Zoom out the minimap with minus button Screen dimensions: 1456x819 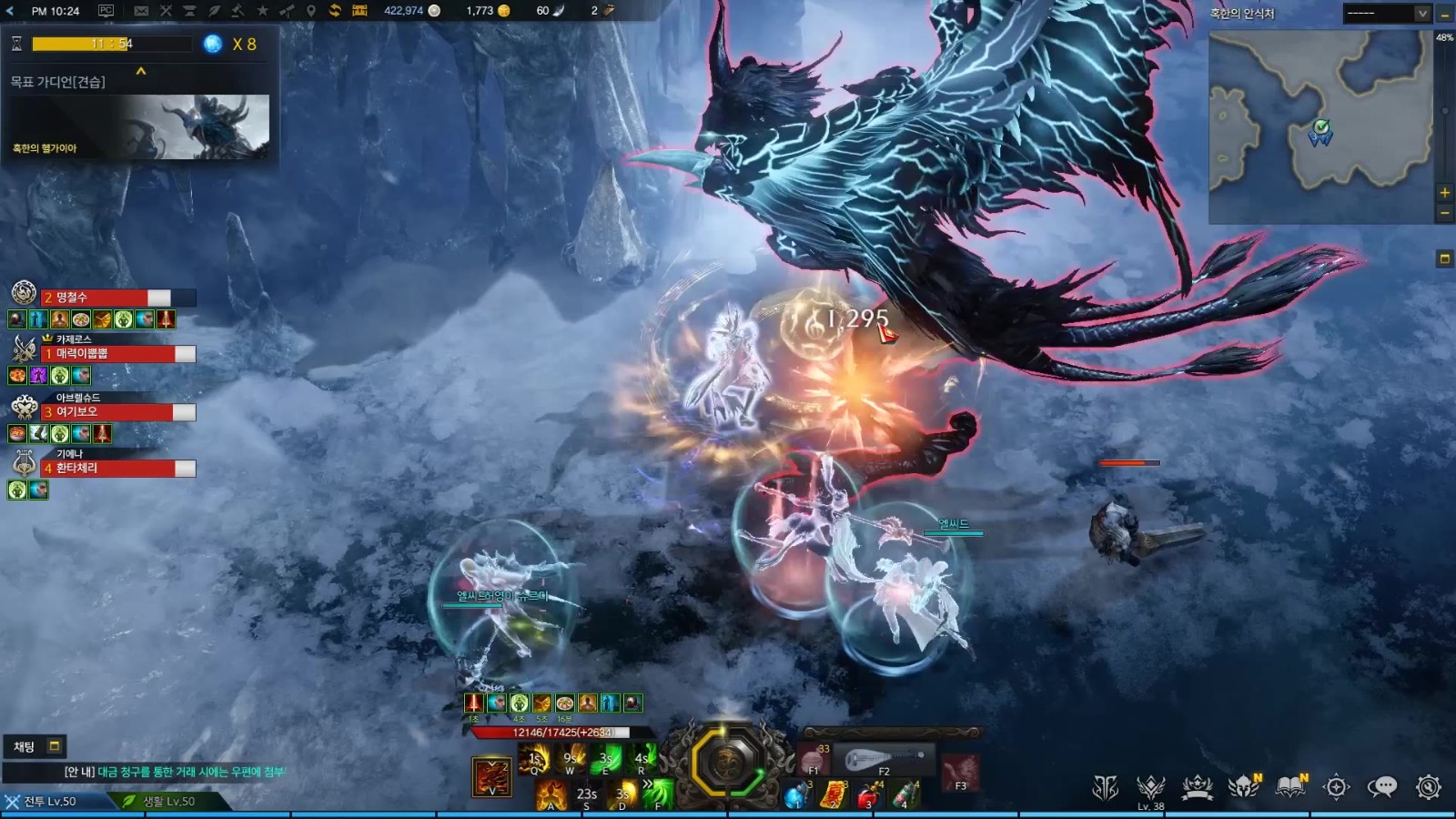click(x=1444, y=213)
